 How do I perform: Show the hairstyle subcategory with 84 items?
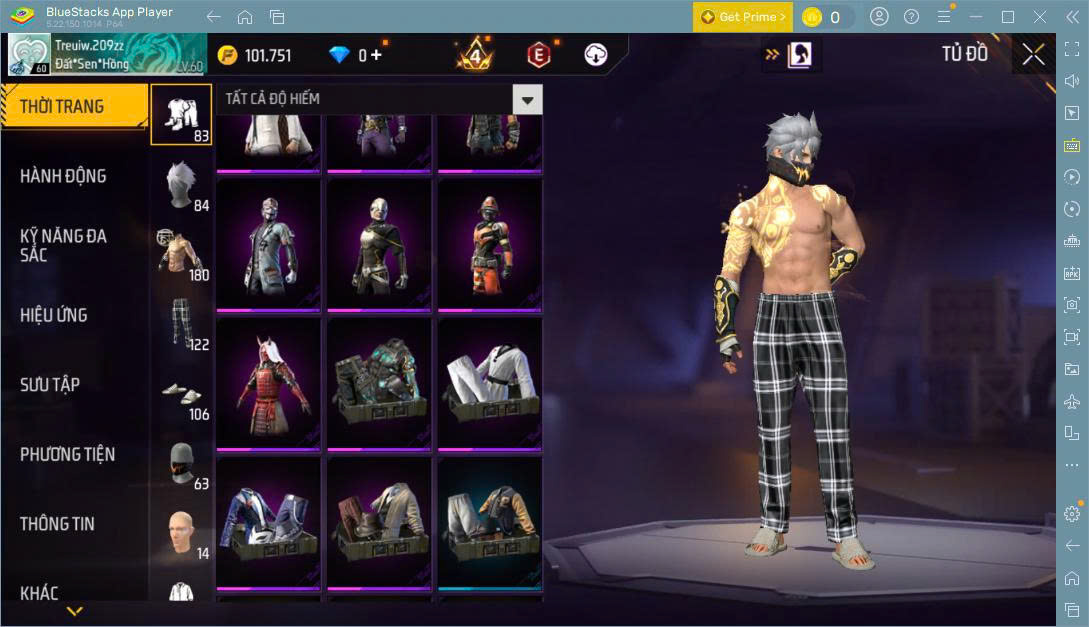click(x=182, y=184)
